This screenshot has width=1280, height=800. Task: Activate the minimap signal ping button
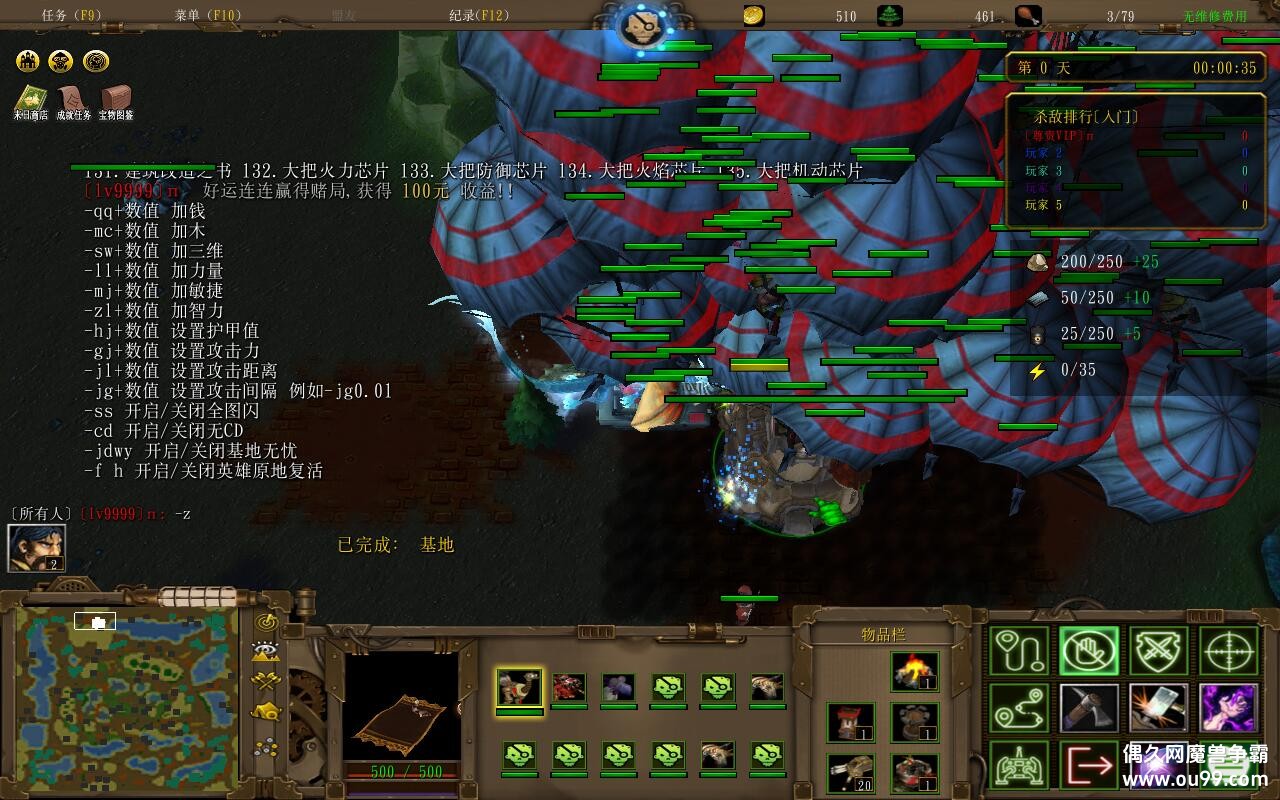pos(266,622)
